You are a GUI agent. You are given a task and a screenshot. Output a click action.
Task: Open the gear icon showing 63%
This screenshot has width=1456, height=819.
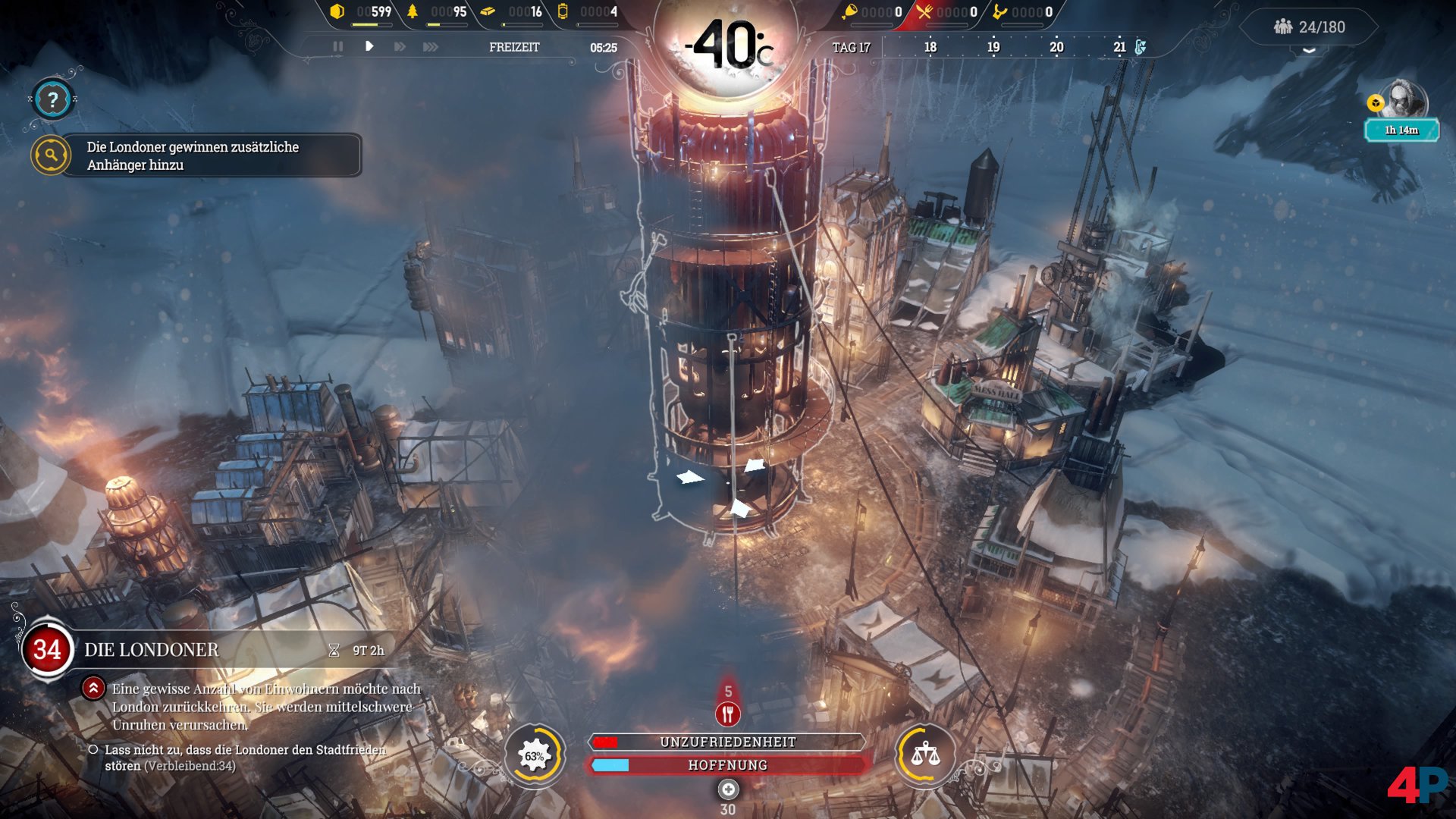pos(535,755)
